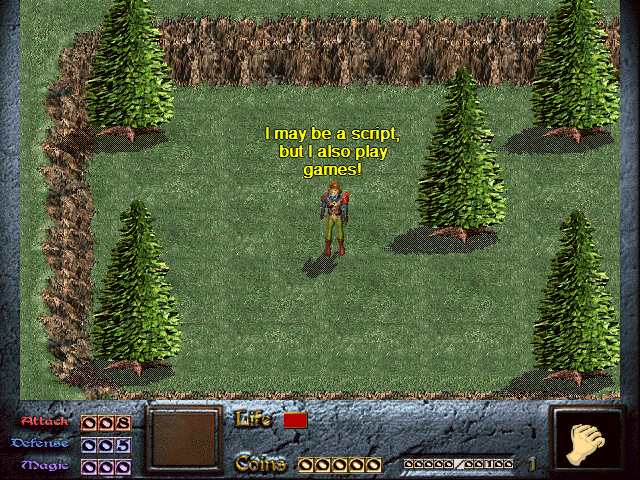Click the empty brown item box
This screenshot has width=640, height=480.
(184, 439)
